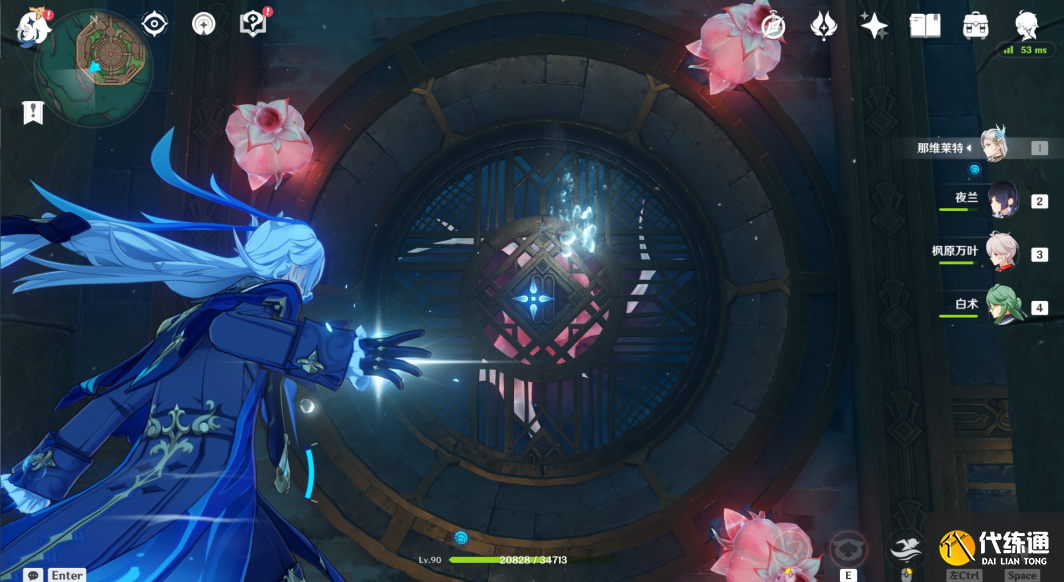Open the backpack inventory
Image resolution: width=1064 pixels, height=582 pixels.
click(976, 26)
